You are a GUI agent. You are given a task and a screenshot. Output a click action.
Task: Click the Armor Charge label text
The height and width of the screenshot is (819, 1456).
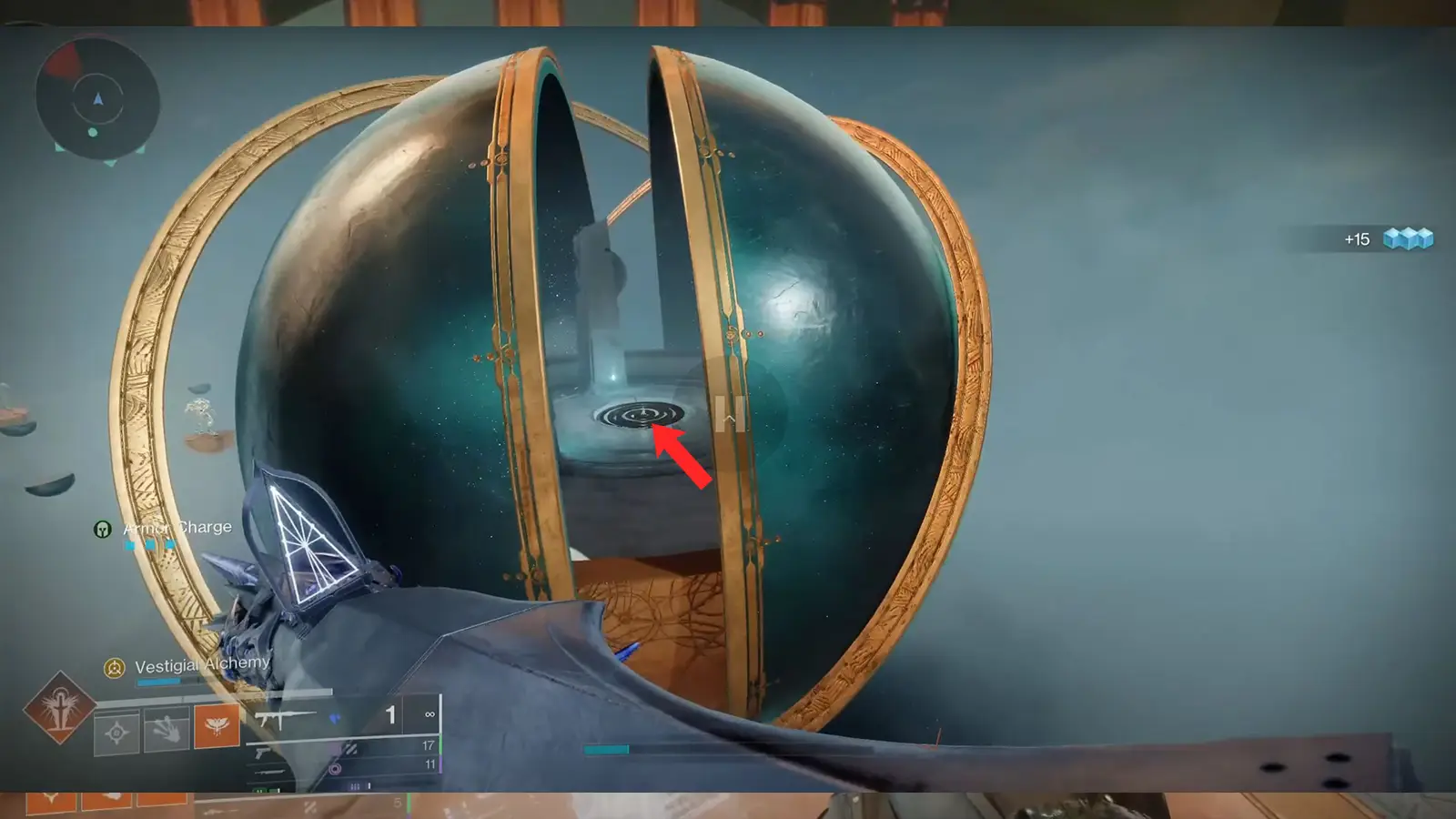177,527
